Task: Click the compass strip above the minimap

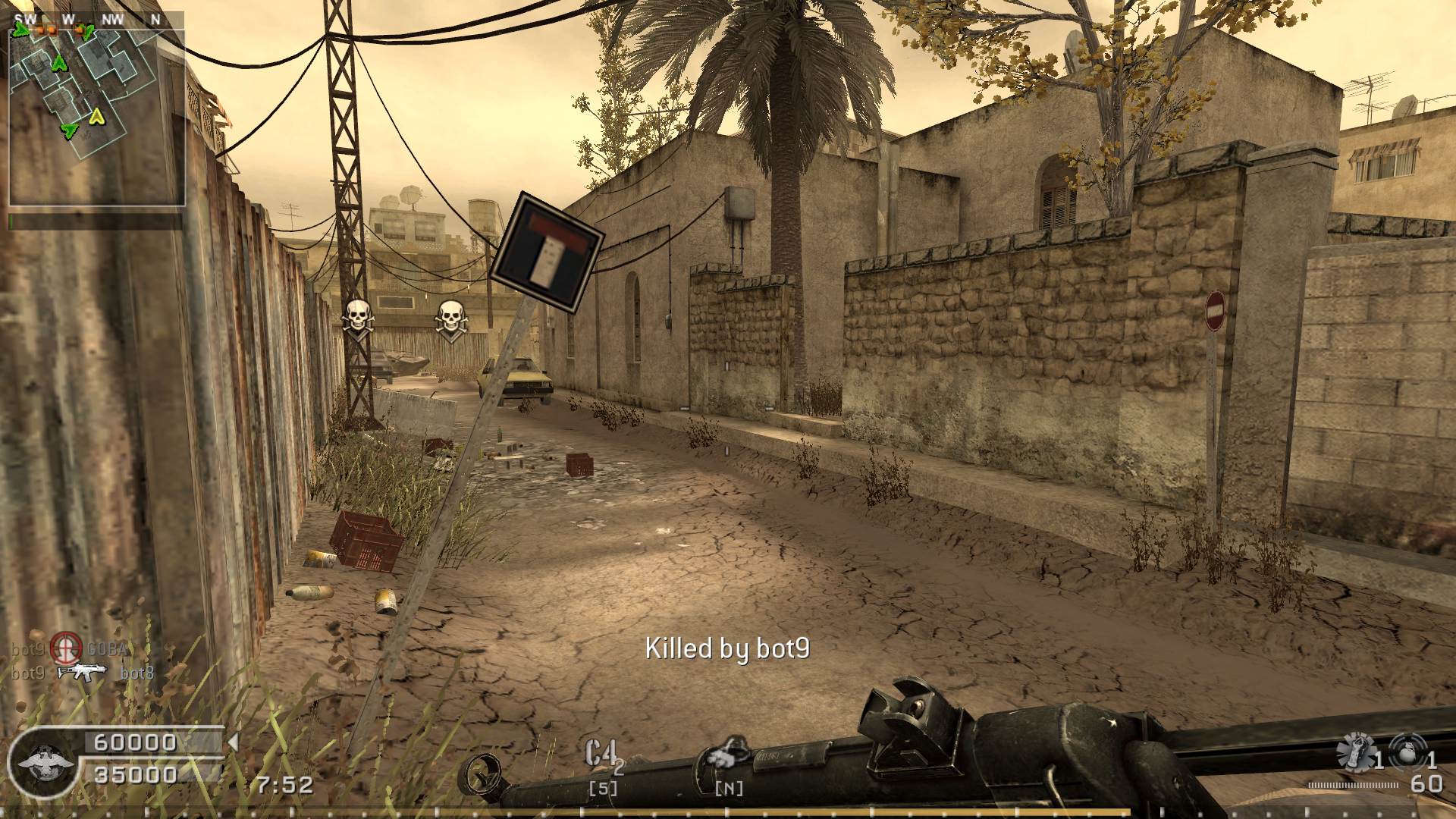Action: click(96, 19)
